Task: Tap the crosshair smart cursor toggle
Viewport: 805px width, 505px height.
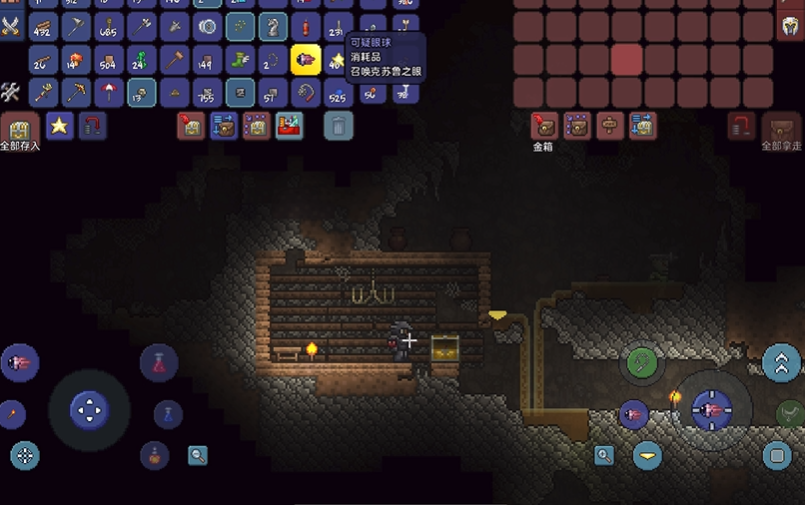Action: [x=25, y=456]
